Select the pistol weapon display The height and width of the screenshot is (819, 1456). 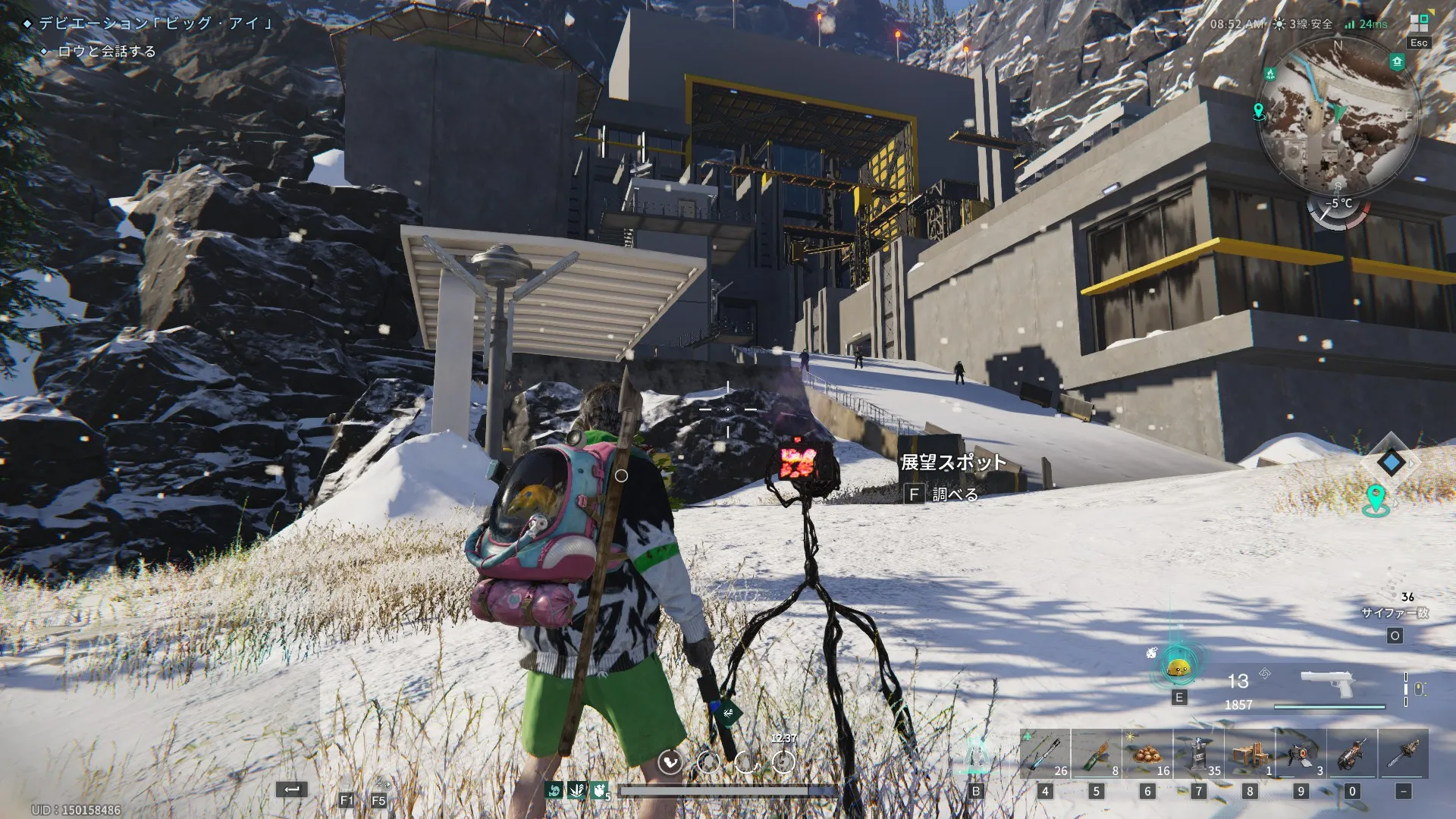click(x=1326, y=685)
